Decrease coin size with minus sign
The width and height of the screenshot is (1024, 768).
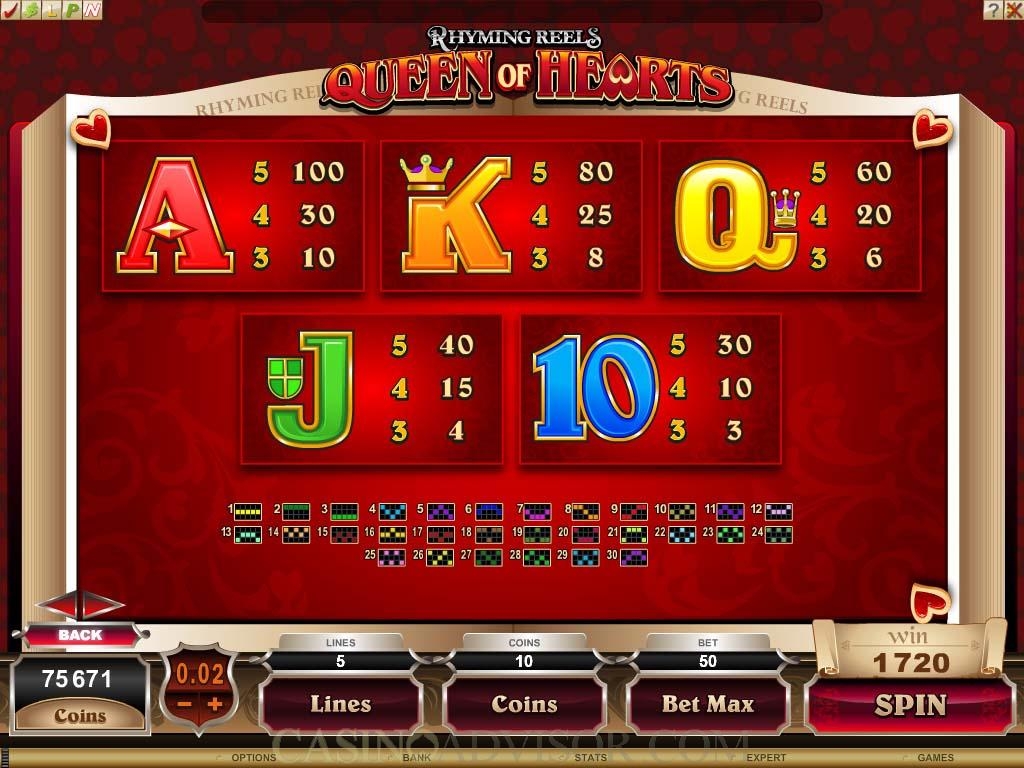[184, 704]
